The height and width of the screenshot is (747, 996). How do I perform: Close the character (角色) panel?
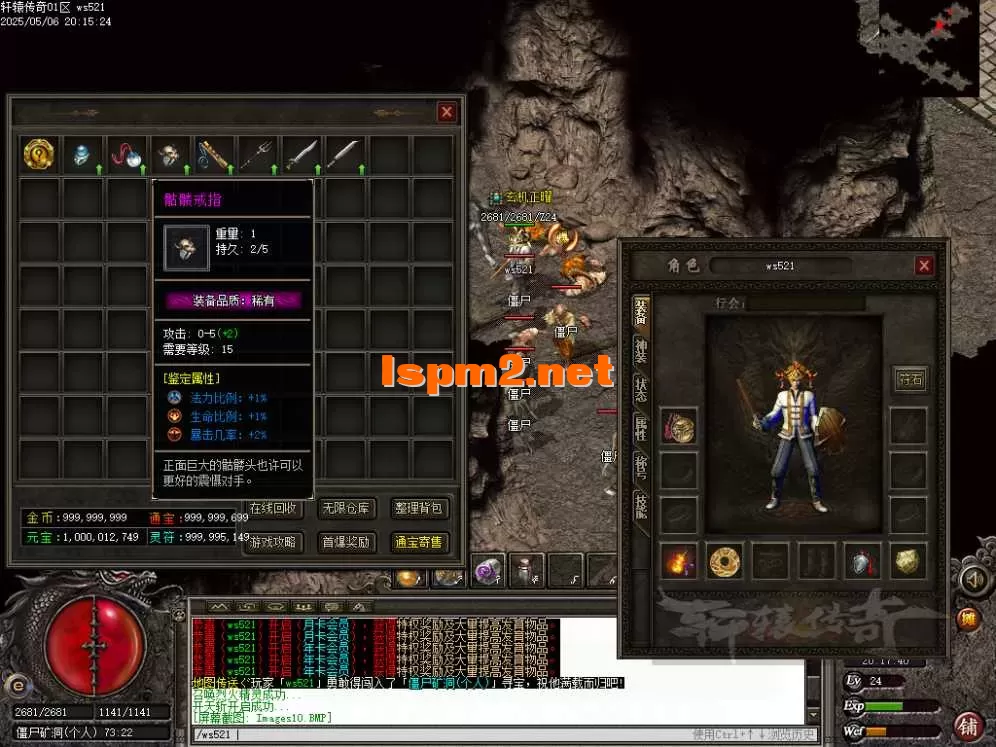[x=924, y=265]
